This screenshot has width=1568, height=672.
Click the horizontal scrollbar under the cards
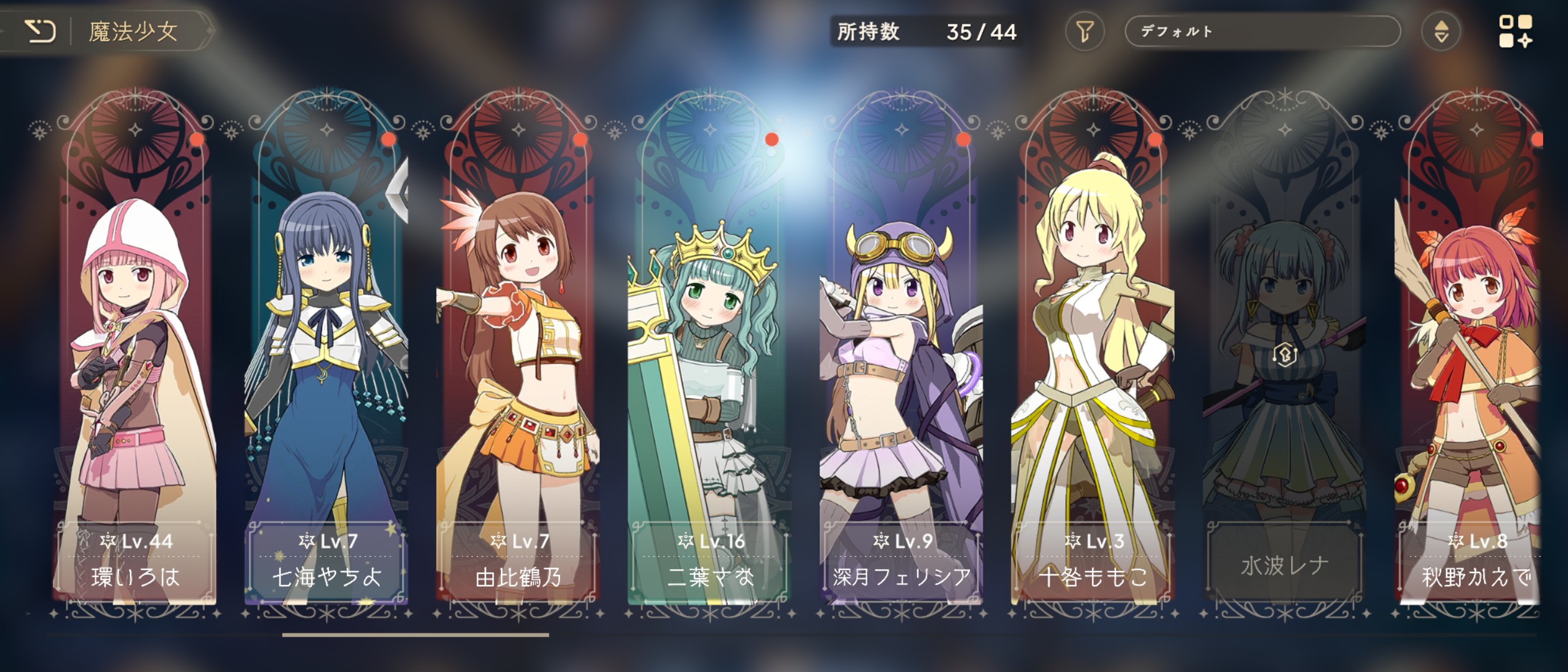click(x=416, y=635)
